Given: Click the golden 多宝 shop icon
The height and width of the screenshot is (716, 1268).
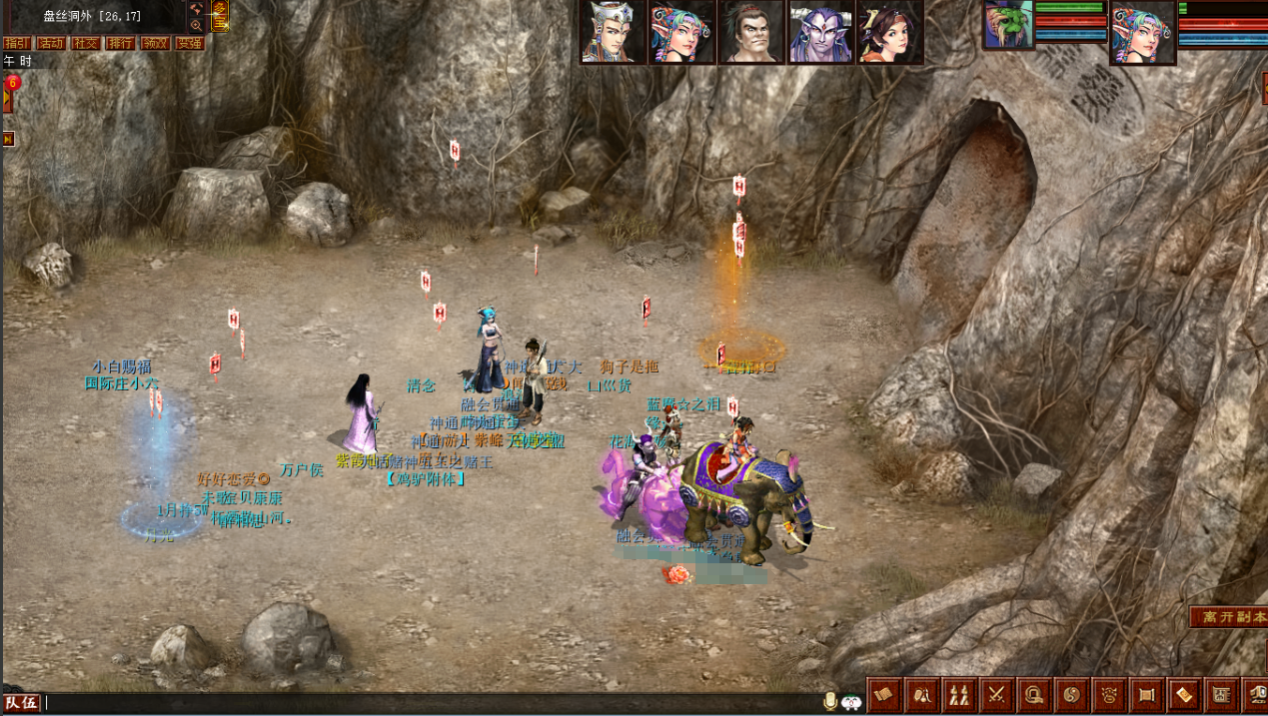Looking at the screenshot, I should click(x=220, y=15).
